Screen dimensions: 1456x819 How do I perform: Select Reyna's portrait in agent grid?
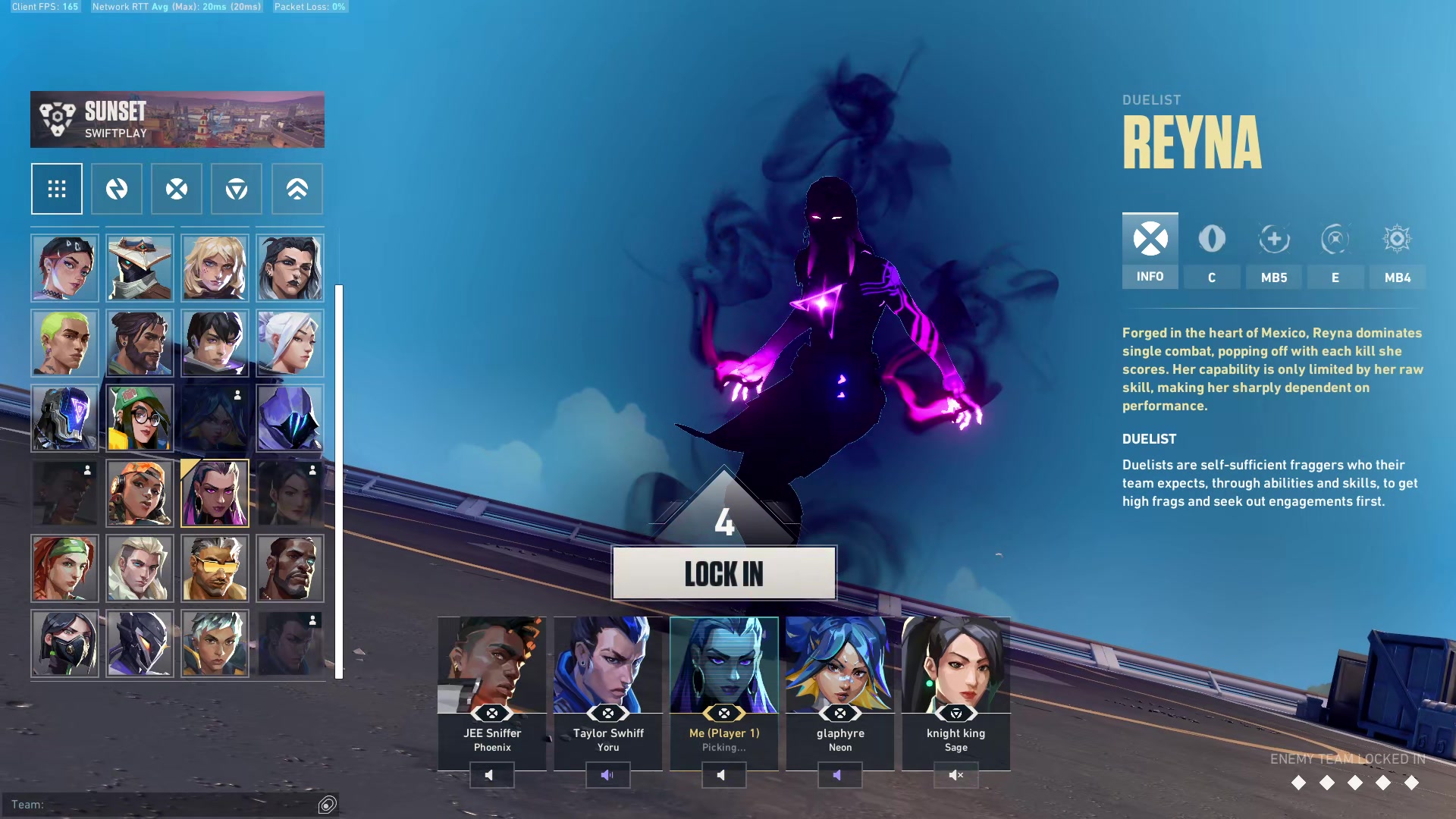click(x=215, y=494)
